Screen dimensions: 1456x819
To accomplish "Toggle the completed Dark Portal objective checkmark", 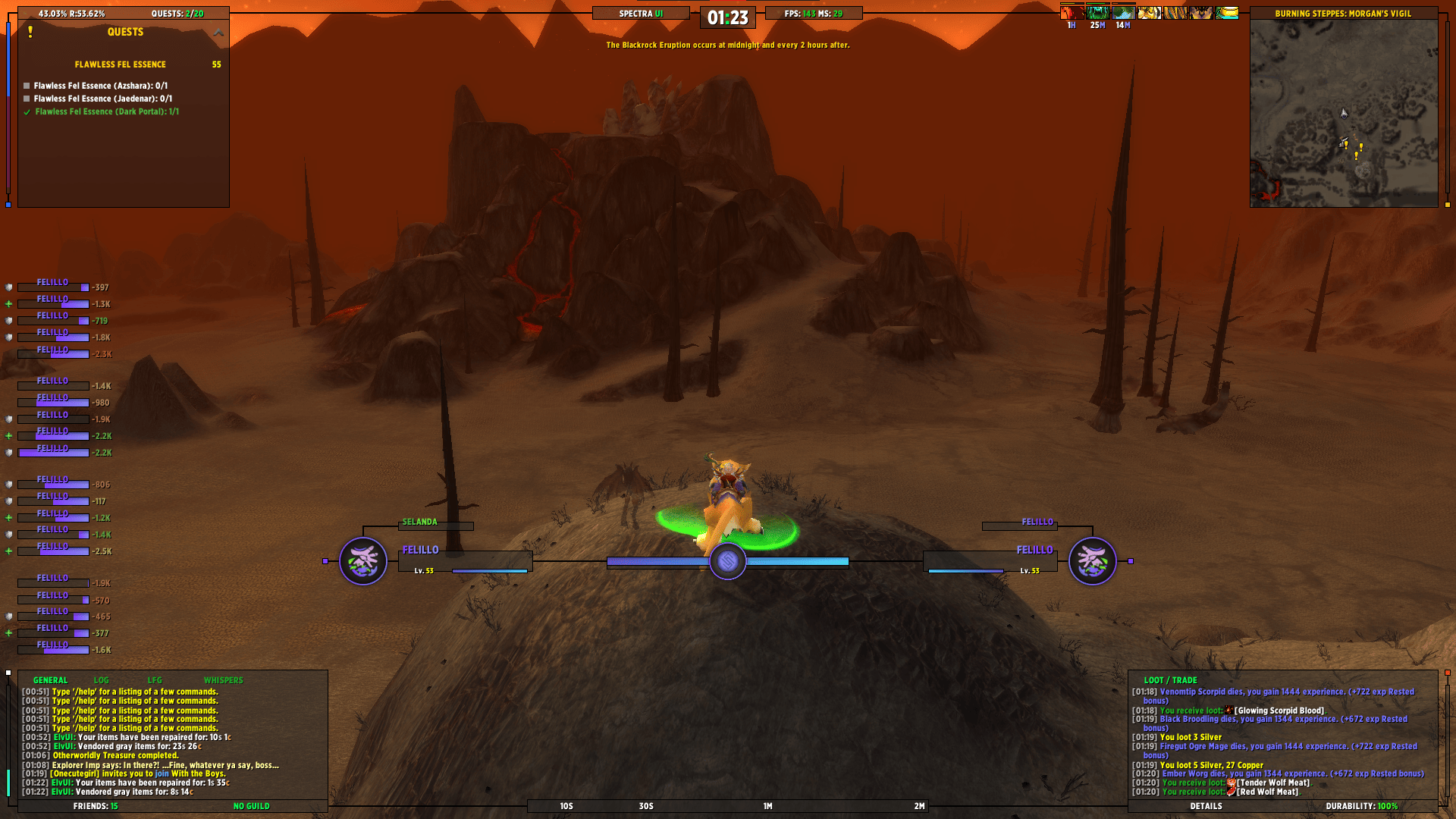I will (27, 111).
